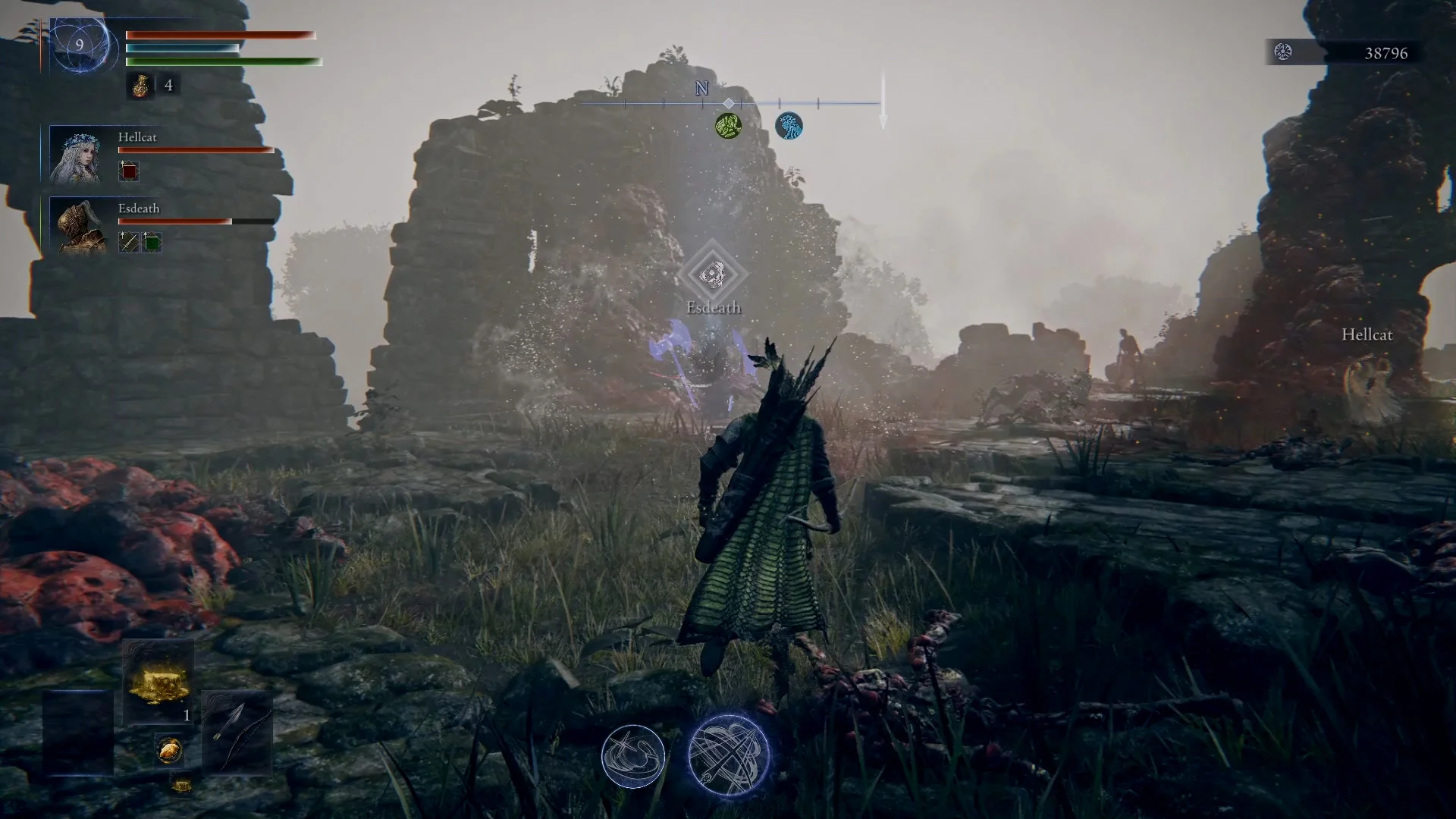The image size is (1456, 819).
Task: Click the blue teammate marker on compass
Action: tap(789, 126)
